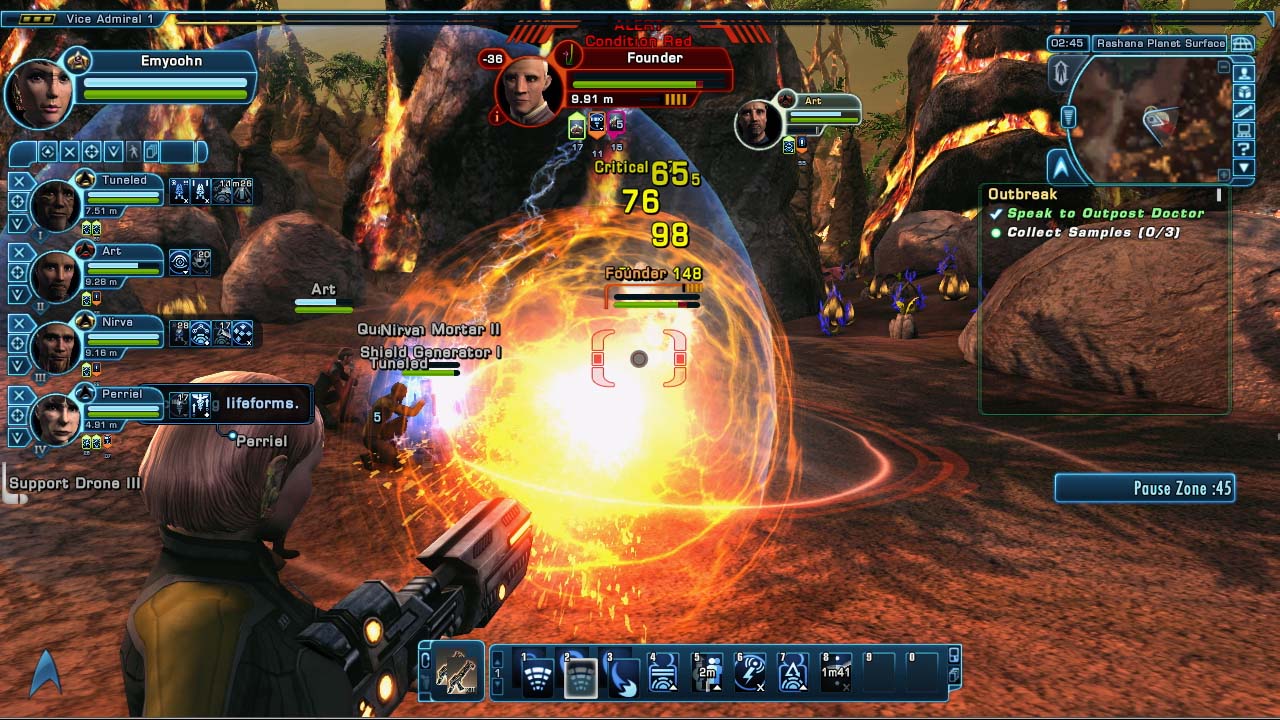Select Nirva's team portrait
This screenshot has height=720, width=1280.
tap(55, 346)
